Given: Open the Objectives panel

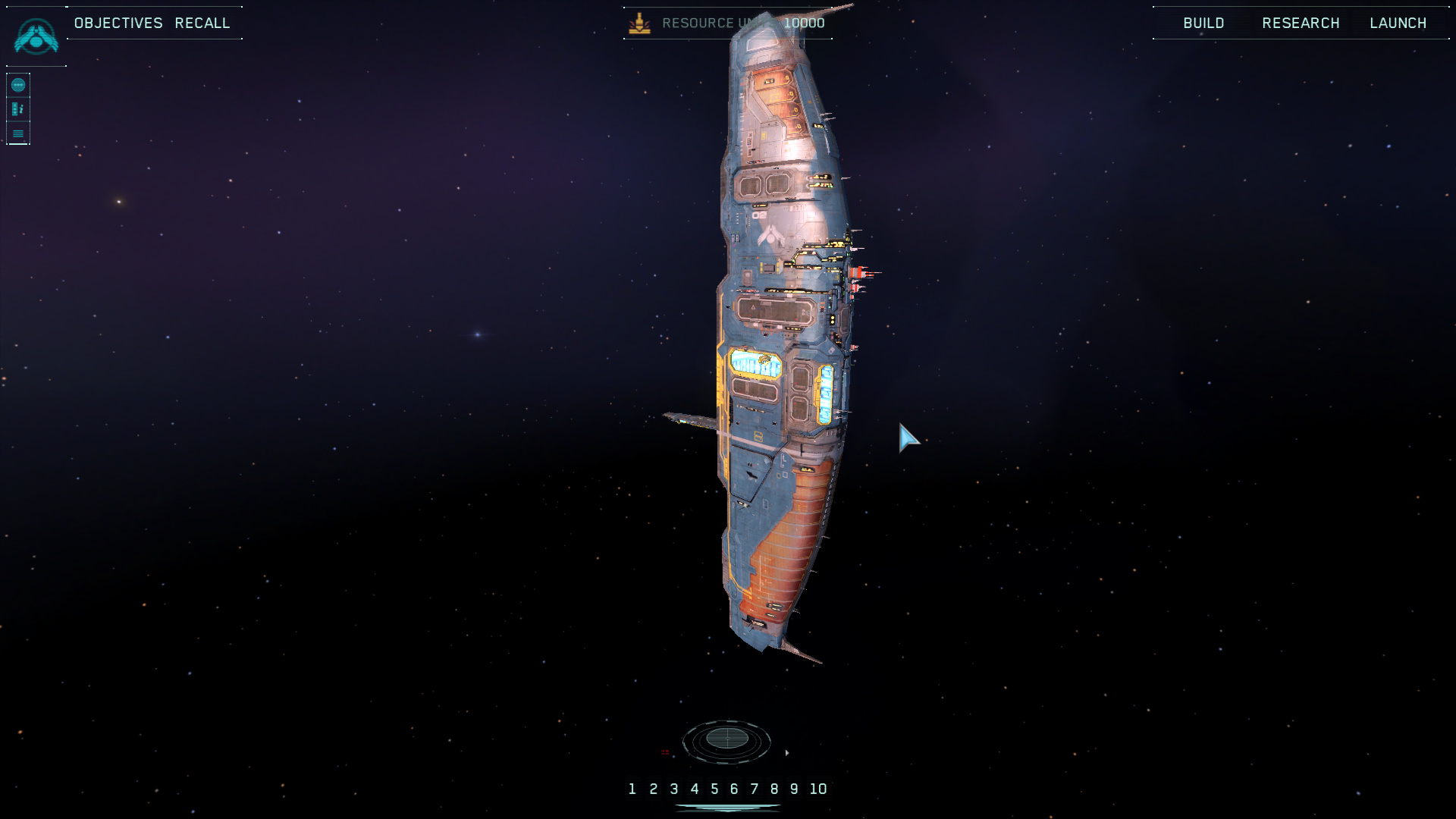Looking at the screenshot, I should [118, 23].
